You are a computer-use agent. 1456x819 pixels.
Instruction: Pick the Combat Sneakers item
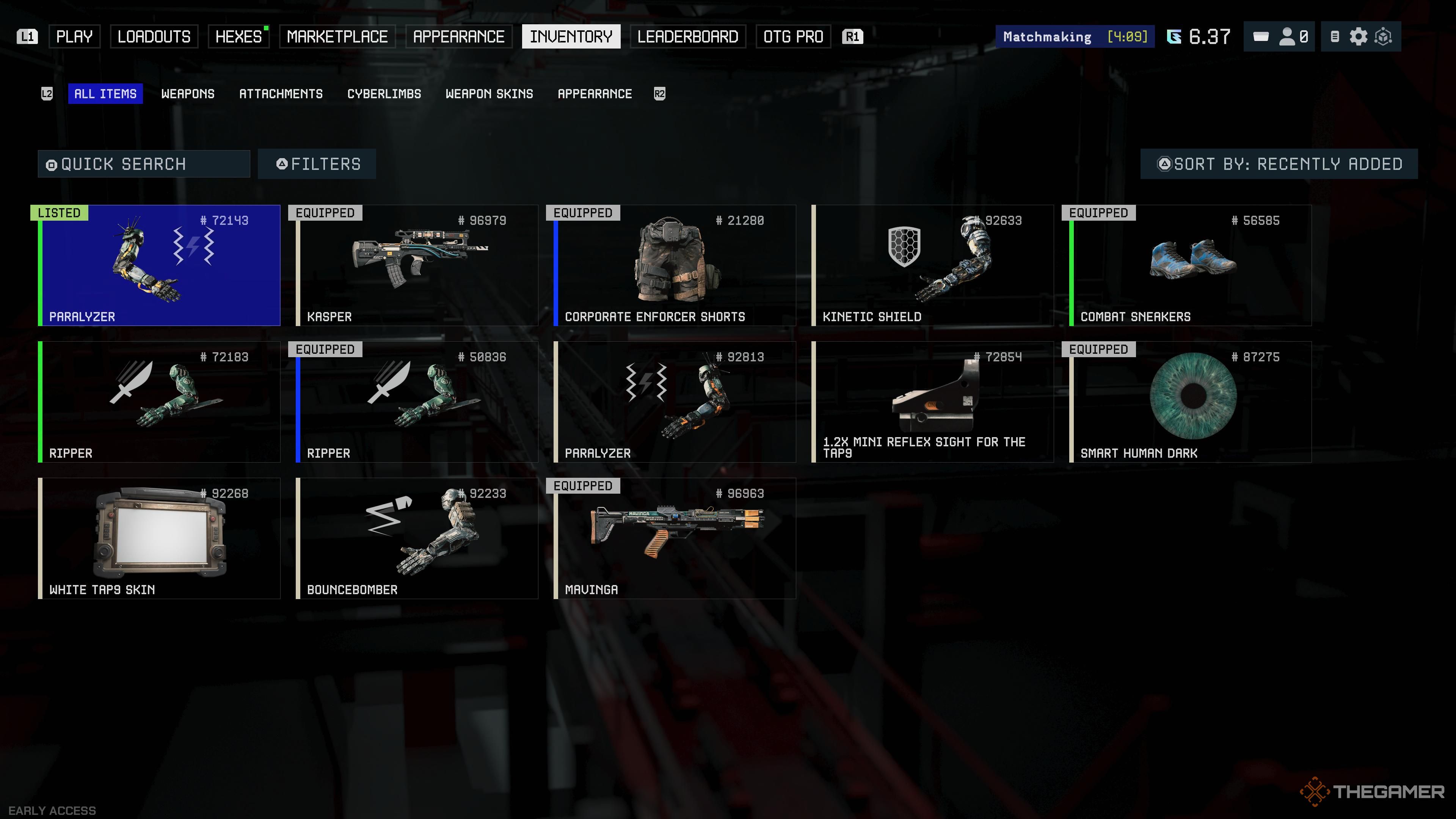tap(1190, 266)
